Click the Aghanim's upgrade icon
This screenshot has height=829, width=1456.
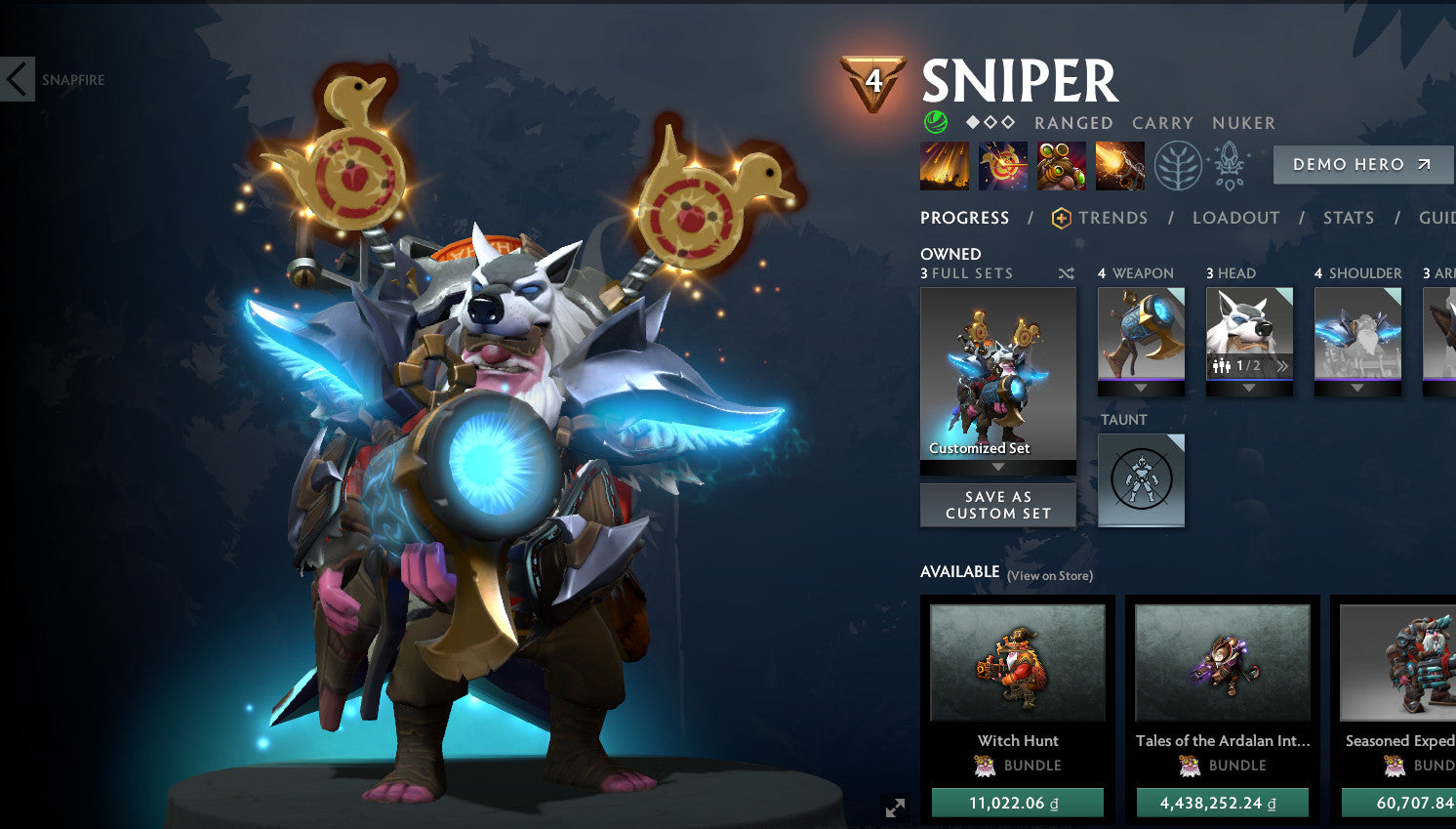click(1230, 164)
